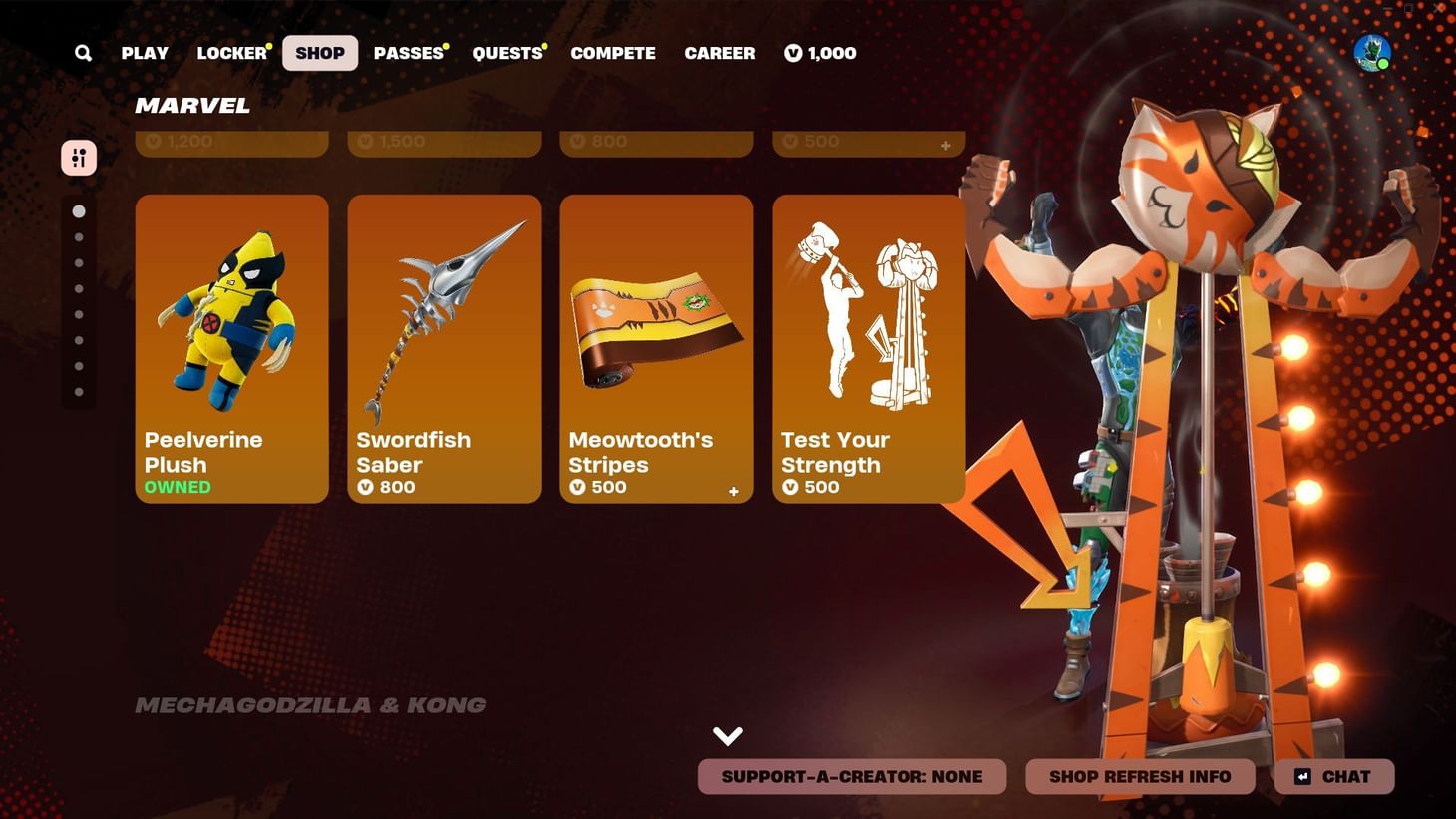
Task: Open the QUESTS tab
Action: point(507,53)
